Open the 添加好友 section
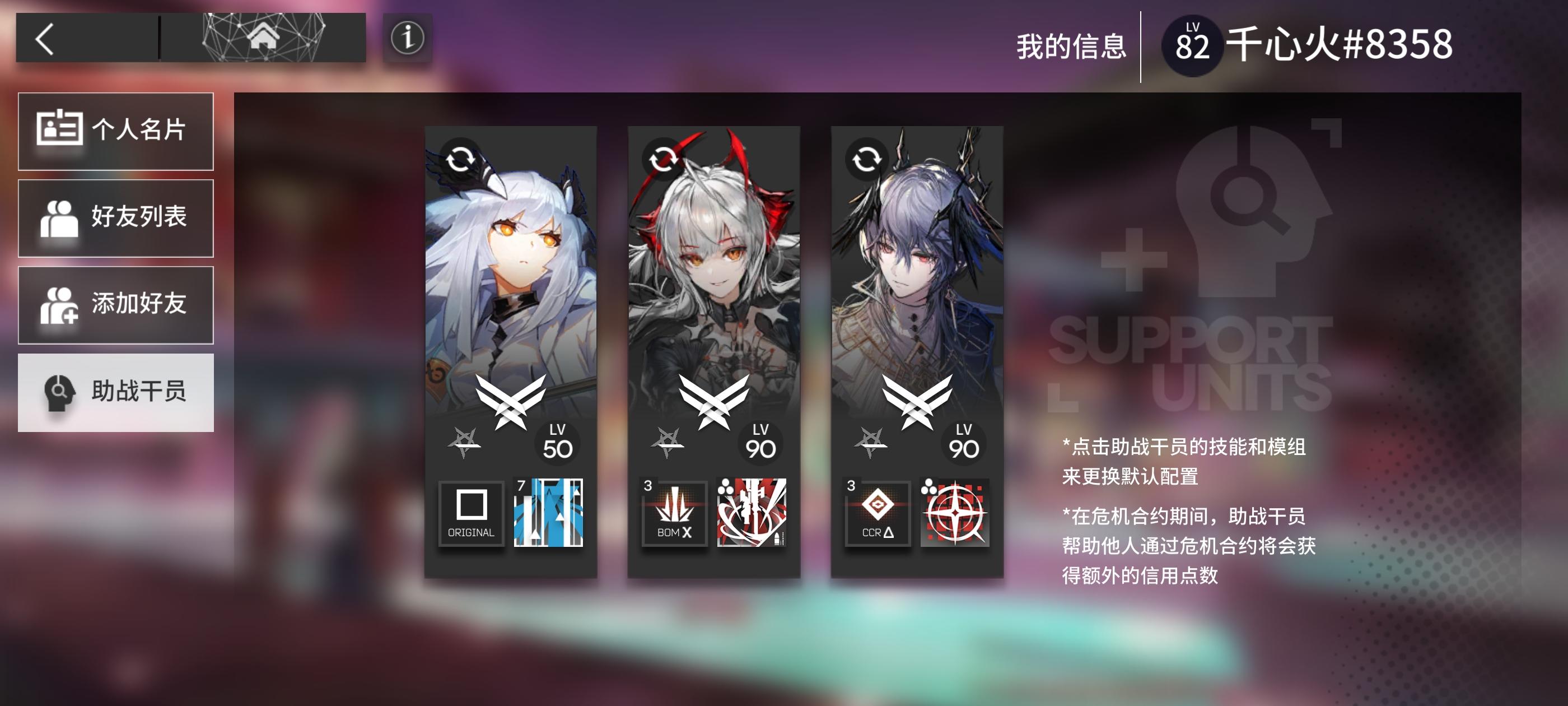The image size is (1568, 706). pyautogui.click(x=116, y=305)
